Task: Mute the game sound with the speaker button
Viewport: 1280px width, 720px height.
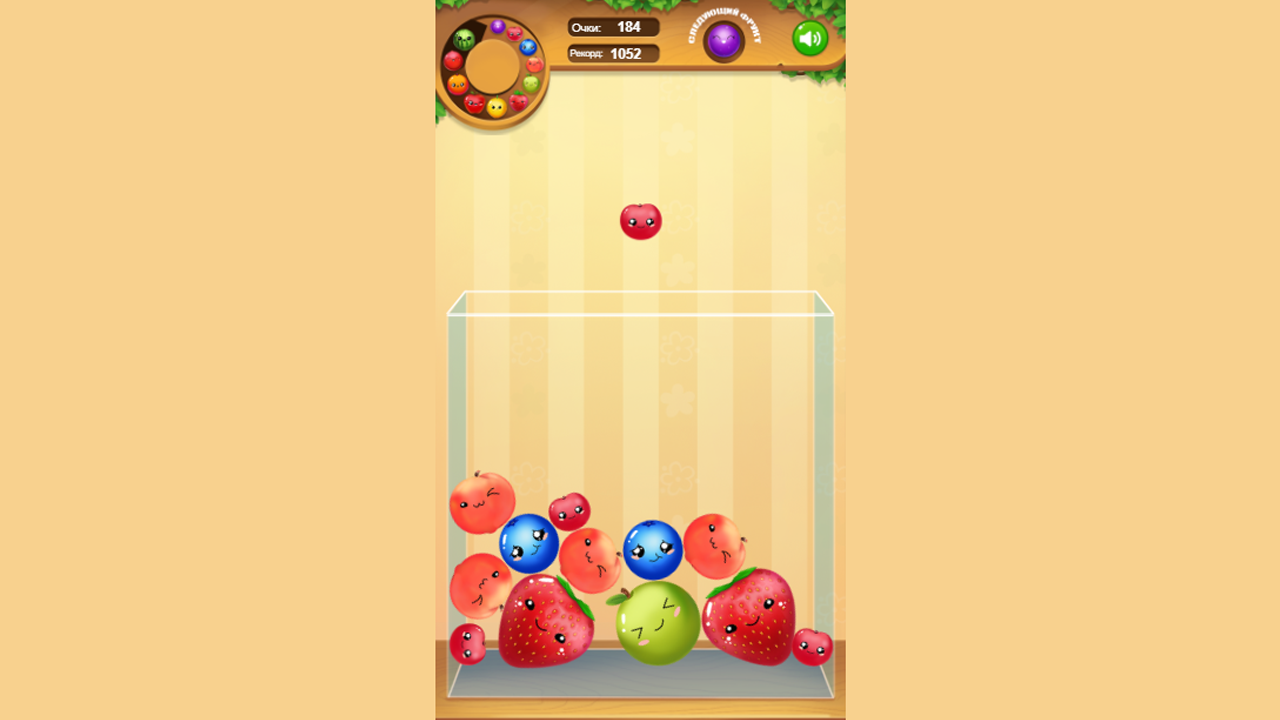Action: [810, 38]
